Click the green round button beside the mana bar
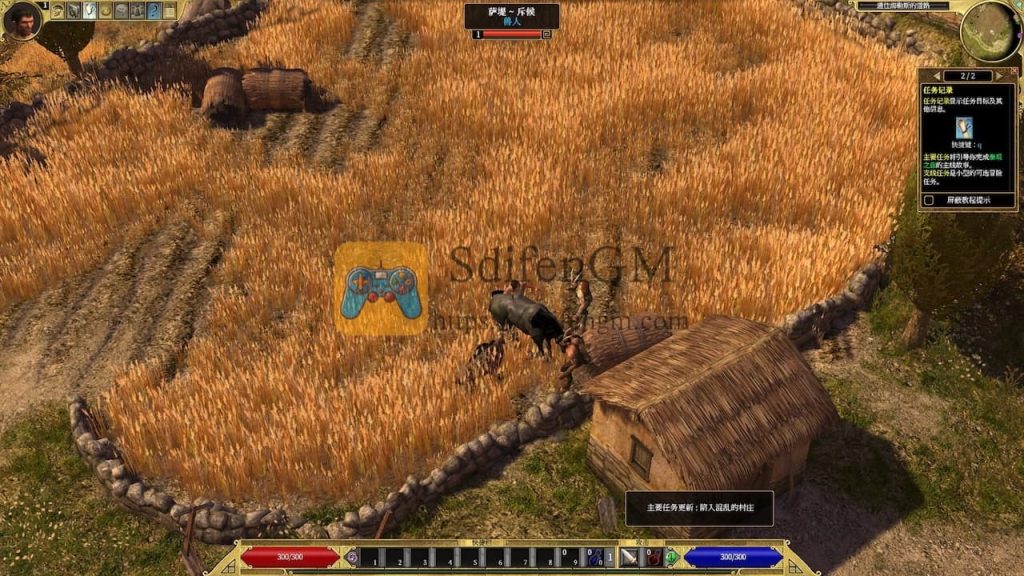 672,557
